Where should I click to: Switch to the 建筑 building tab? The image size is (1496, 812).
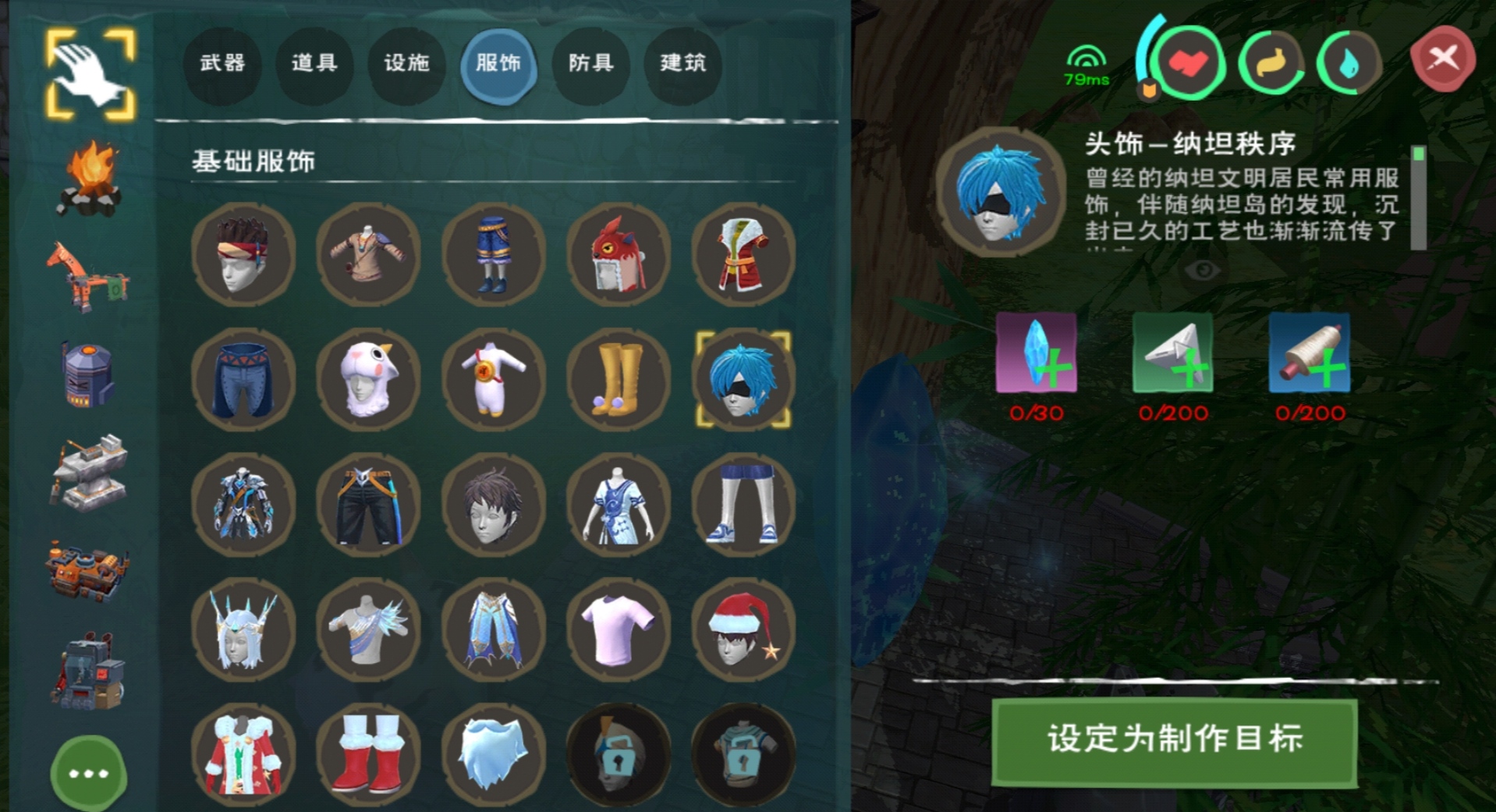682,66
